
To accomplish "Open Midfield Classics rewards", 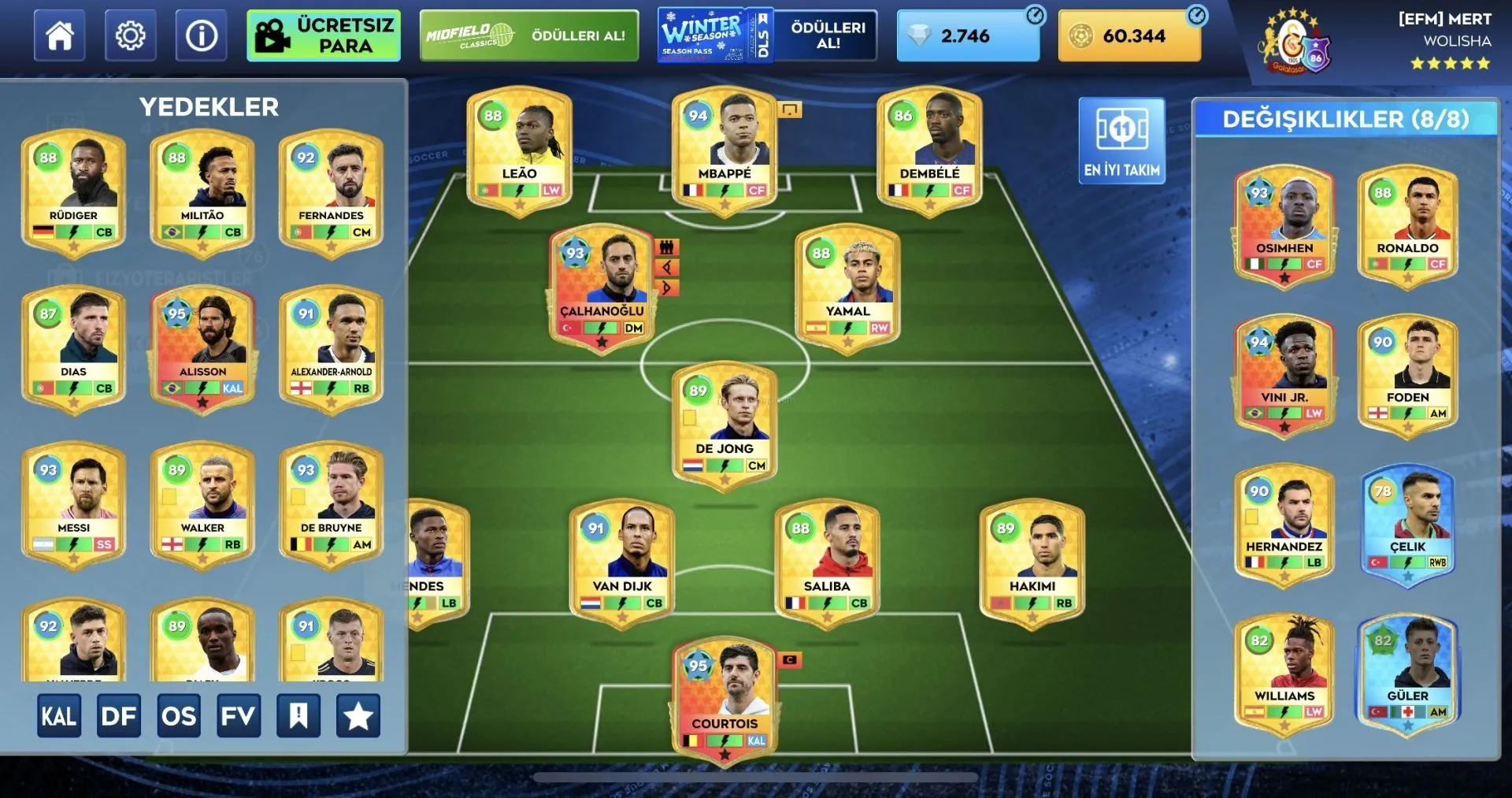I will [529, 36].
